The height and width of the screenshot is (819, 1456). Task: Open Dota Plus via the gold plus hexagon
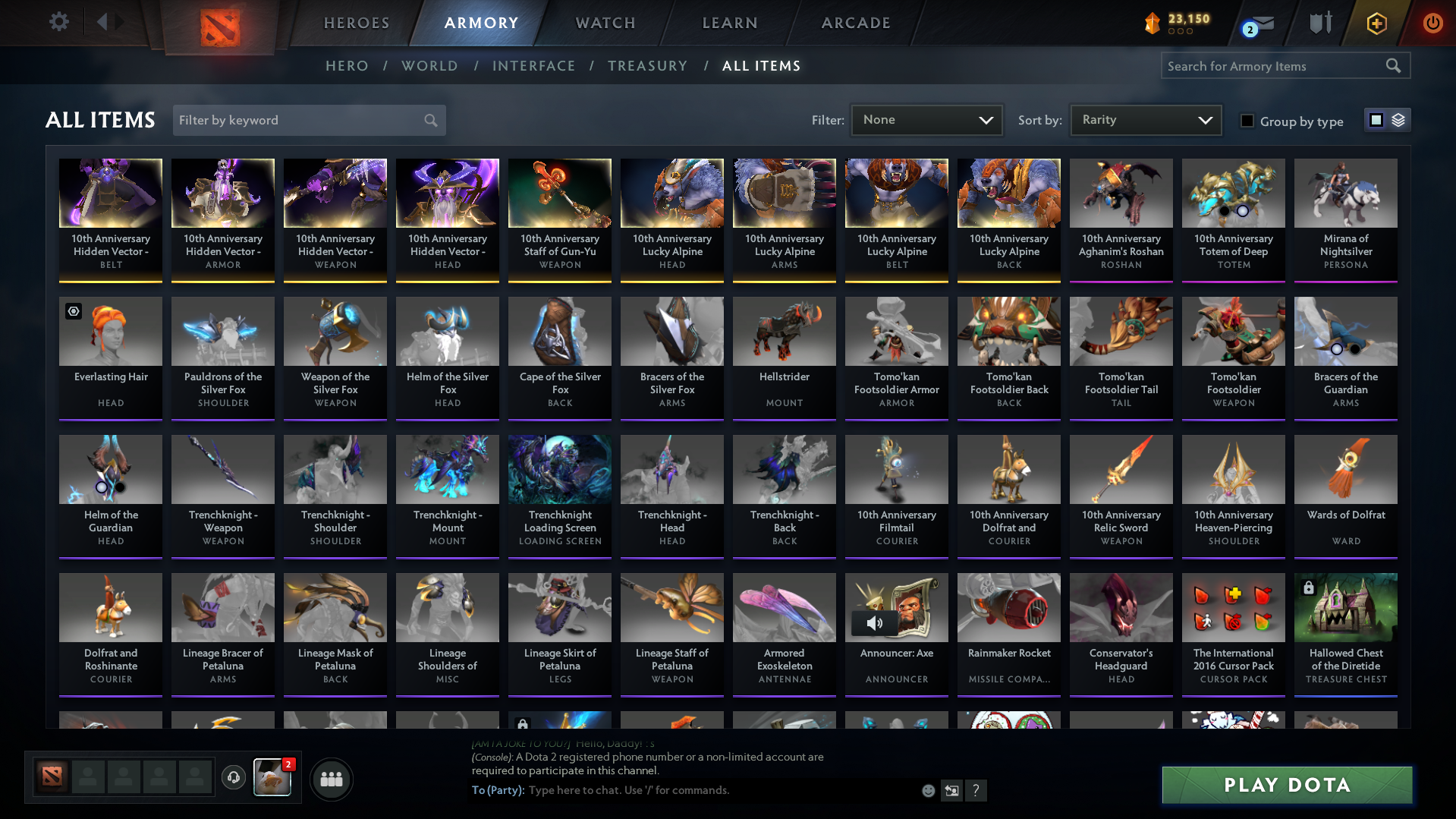click(1376, 23)
